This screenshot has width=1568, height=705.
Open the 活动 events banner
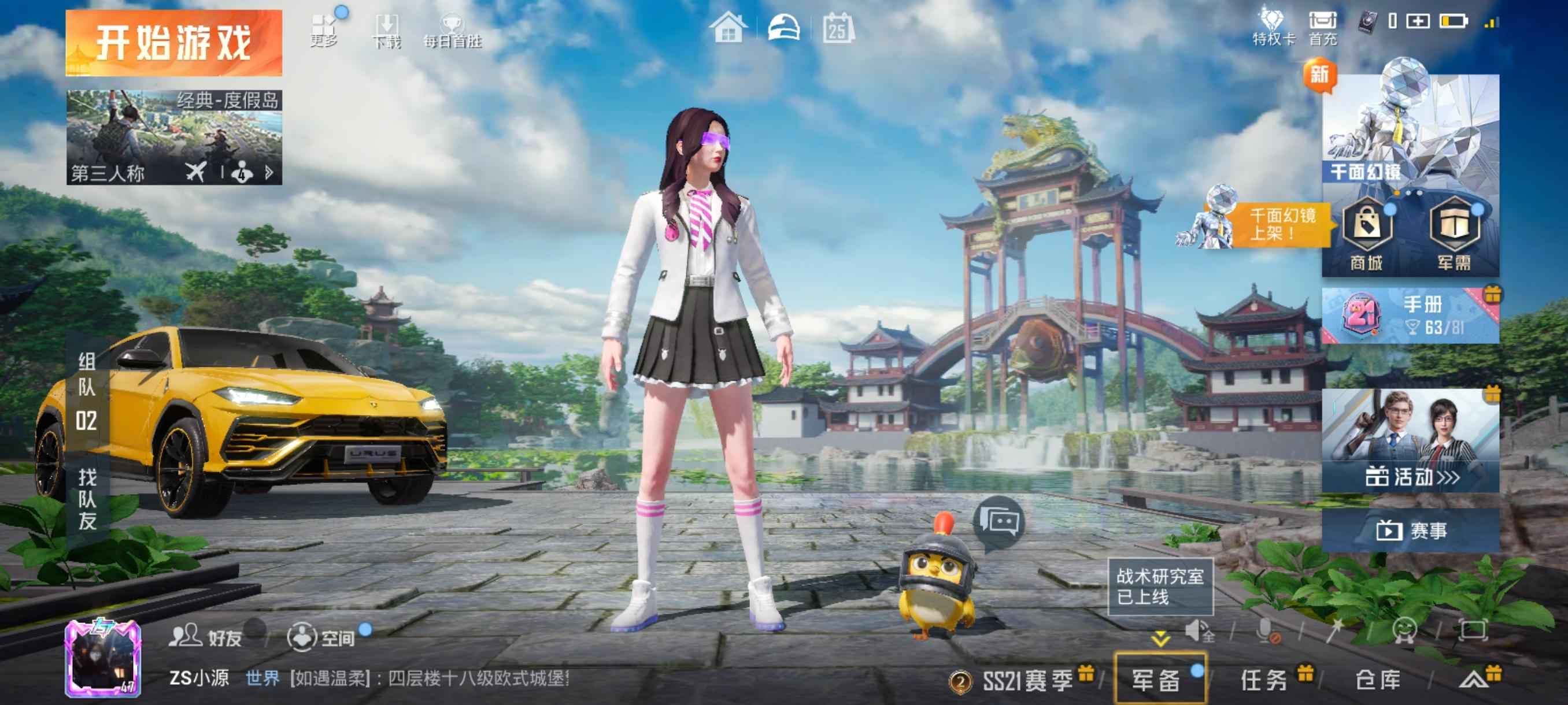click(1410, 441)
